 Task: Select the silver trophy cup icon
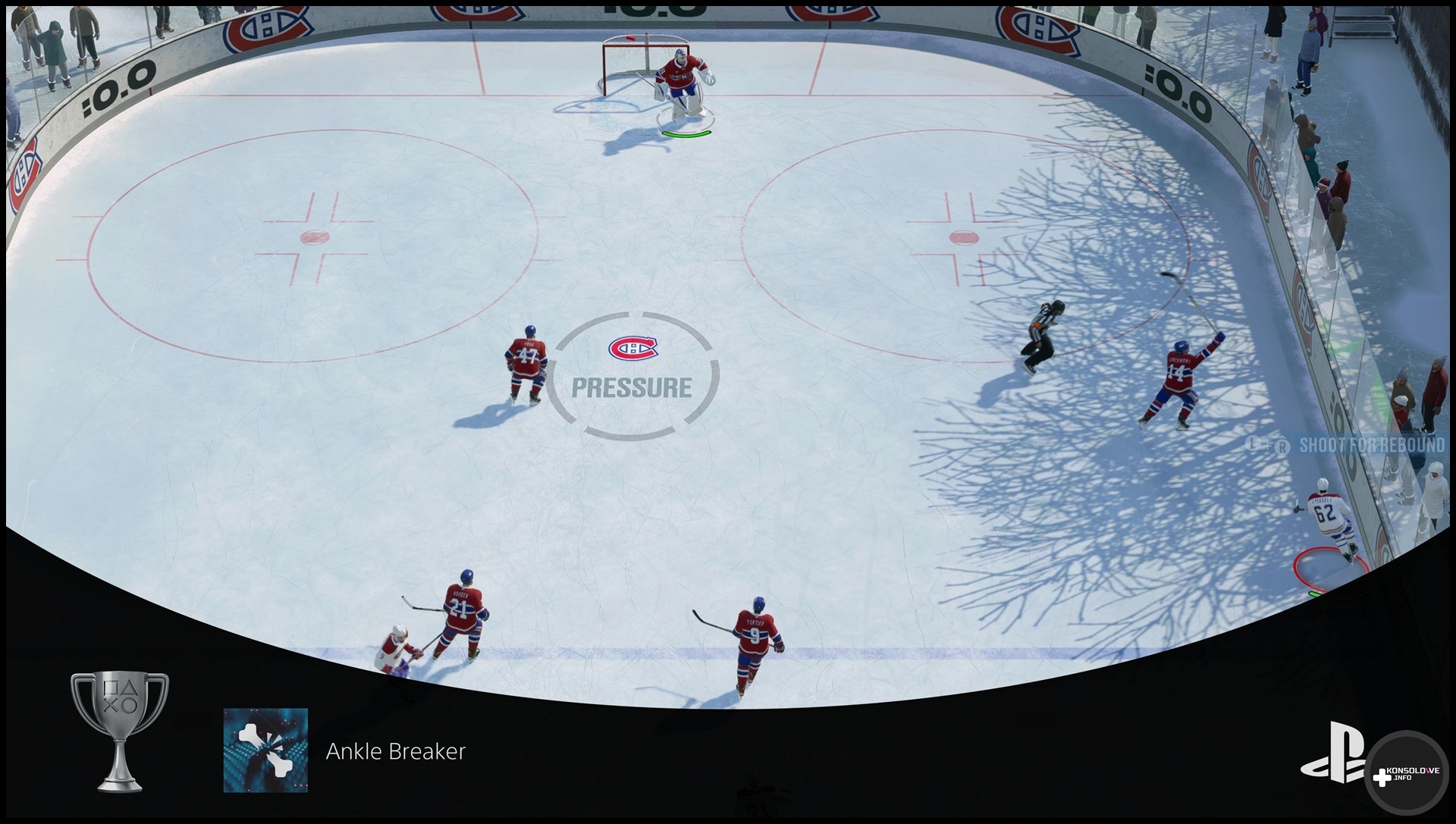tap(120, 730)
